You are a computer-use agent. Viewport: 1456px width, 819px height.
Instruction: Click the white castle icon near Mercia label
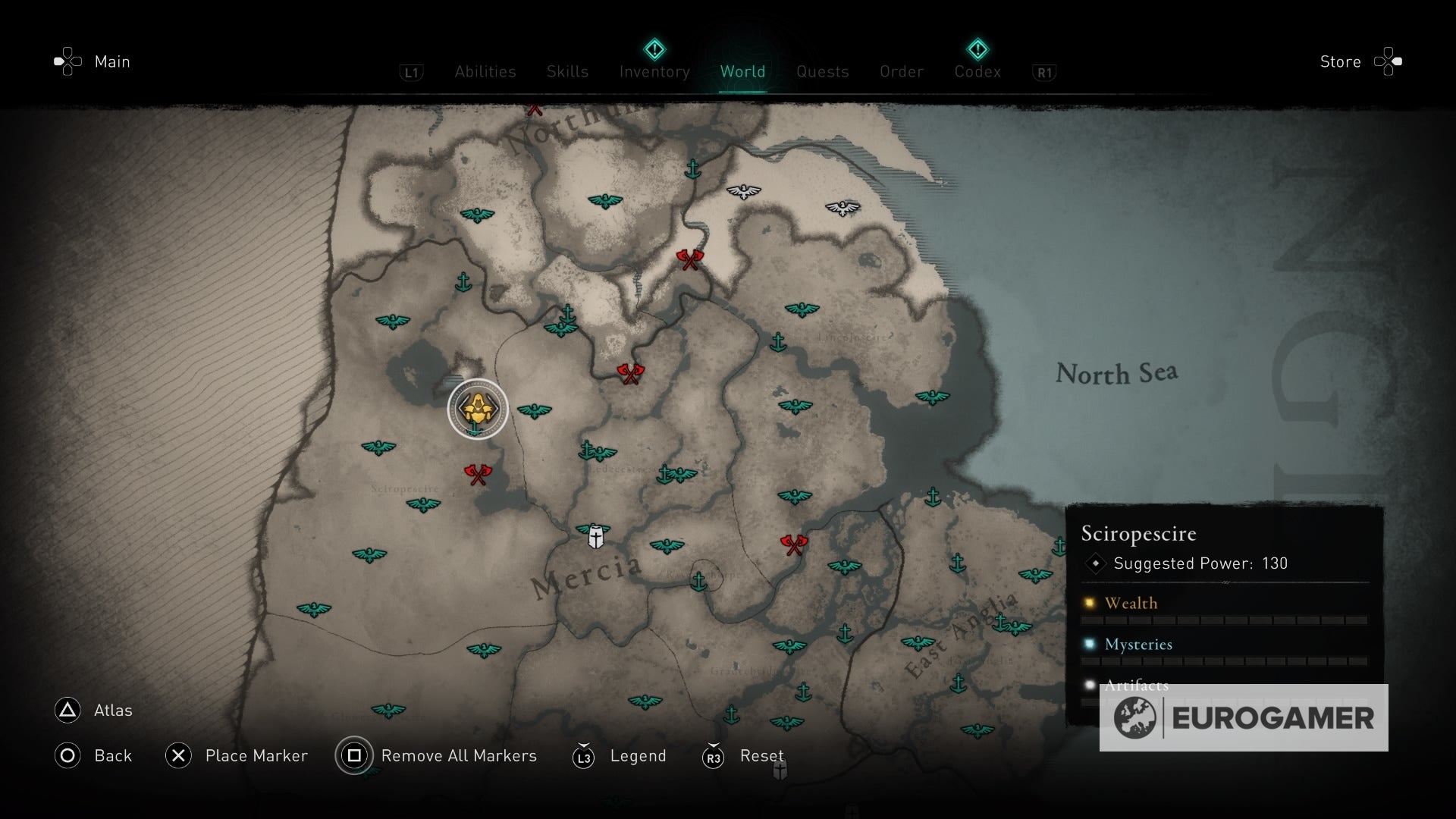pos(596,535)
